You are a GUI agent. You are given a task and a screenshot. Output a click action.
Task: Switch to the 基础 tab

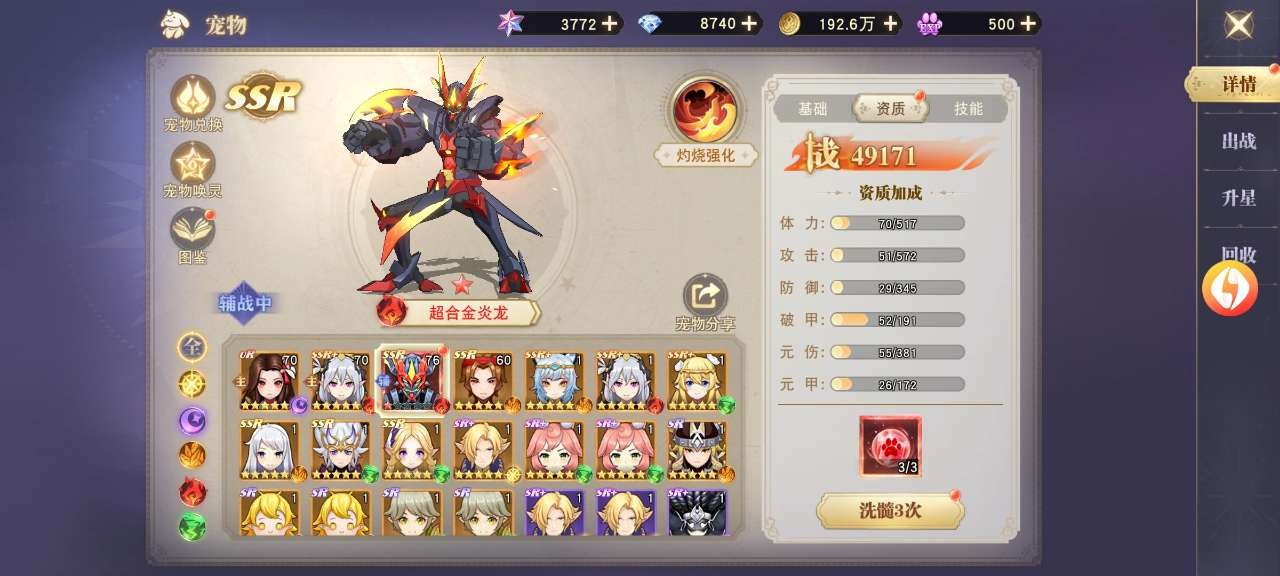tap(812, 109)
